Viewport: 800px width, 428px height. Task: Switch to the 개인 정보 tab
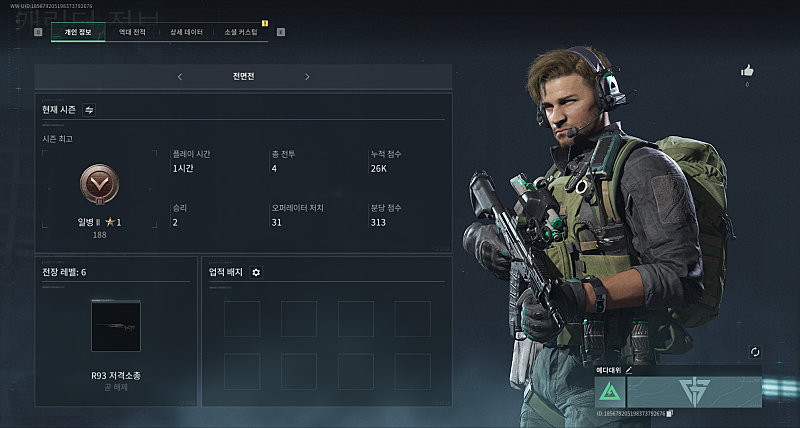[x=77, y=32]
